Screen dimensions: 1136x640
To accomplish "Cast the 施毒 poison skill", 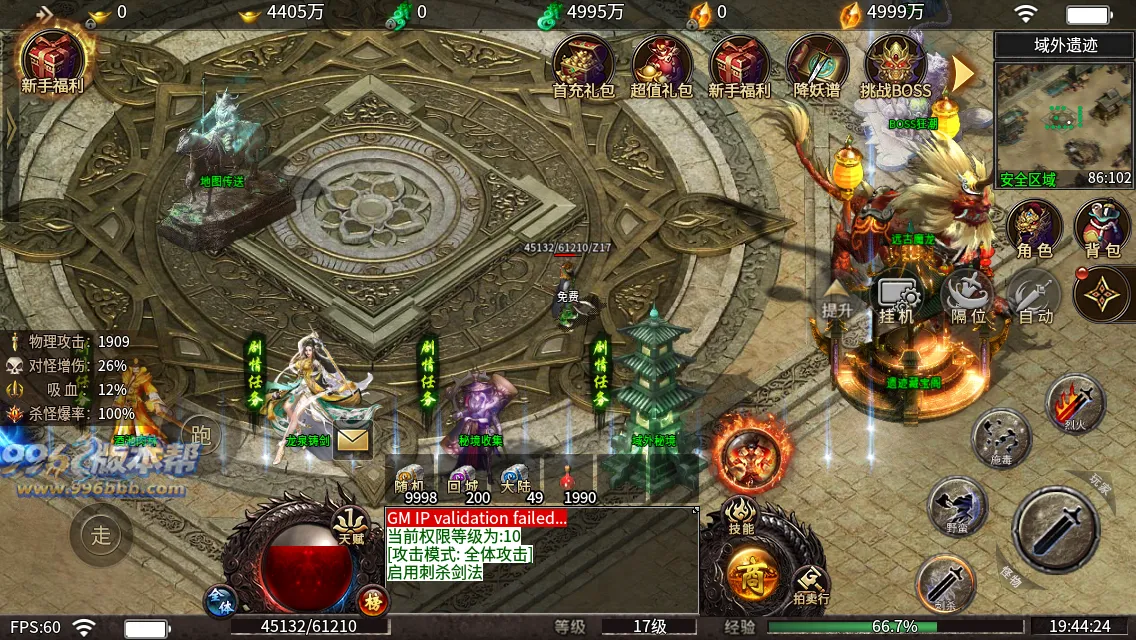I will pyautogui.click(x=1001, y=437).
